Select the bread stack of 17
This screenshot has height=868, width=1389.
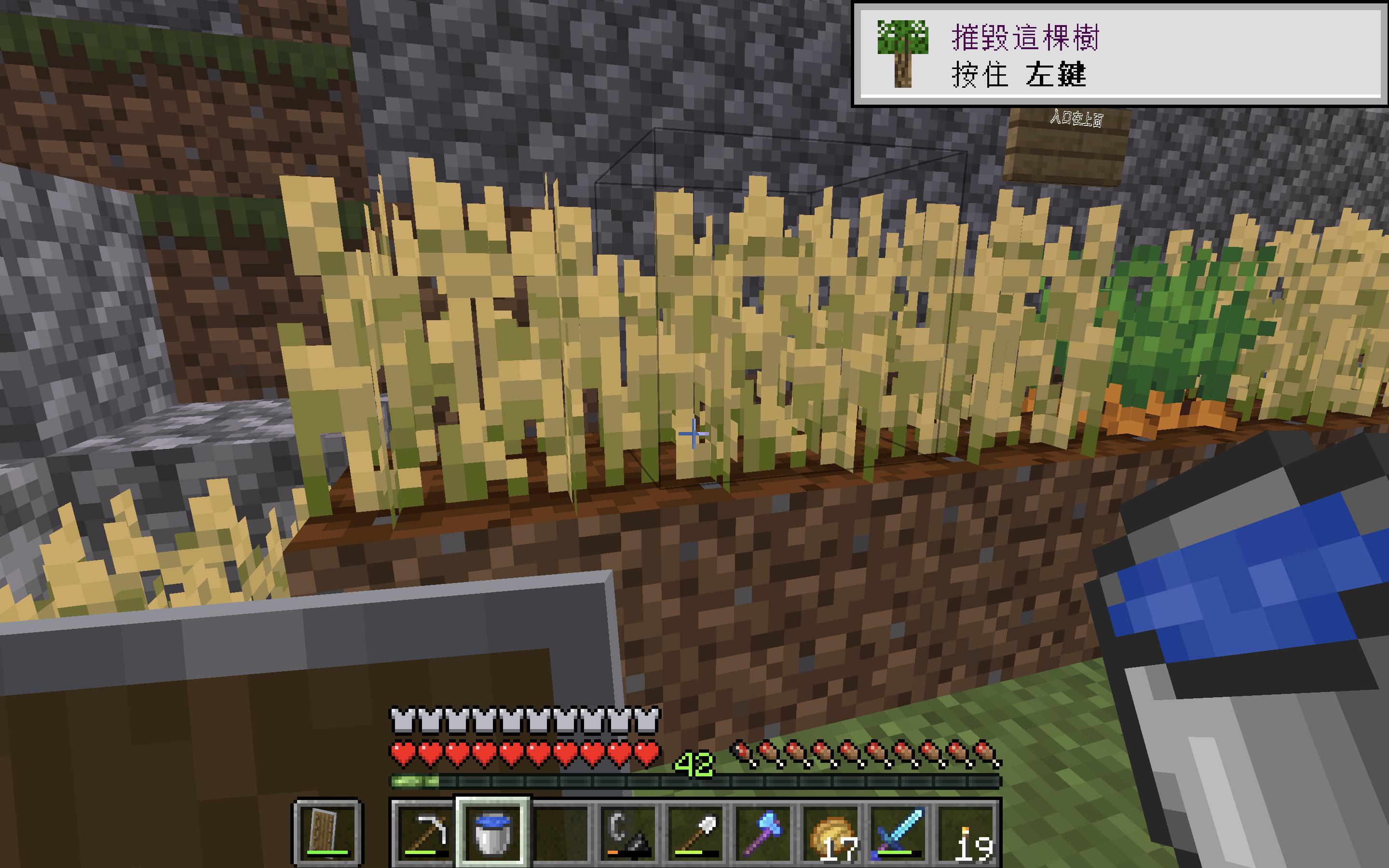click(831, 832)
